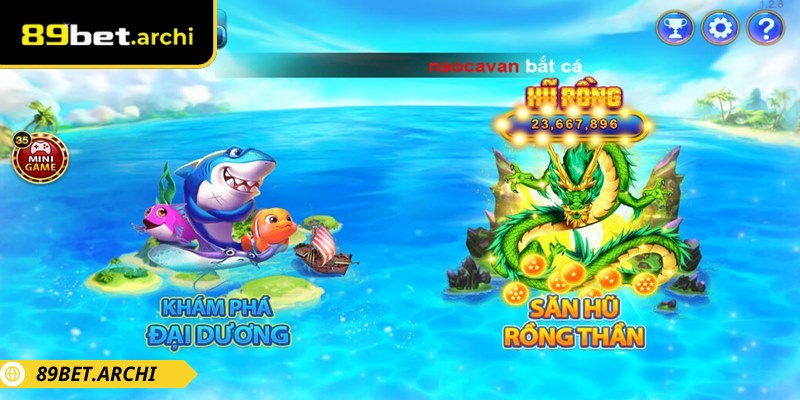Open the 89bet.archi logo link

tap(107, 35)
